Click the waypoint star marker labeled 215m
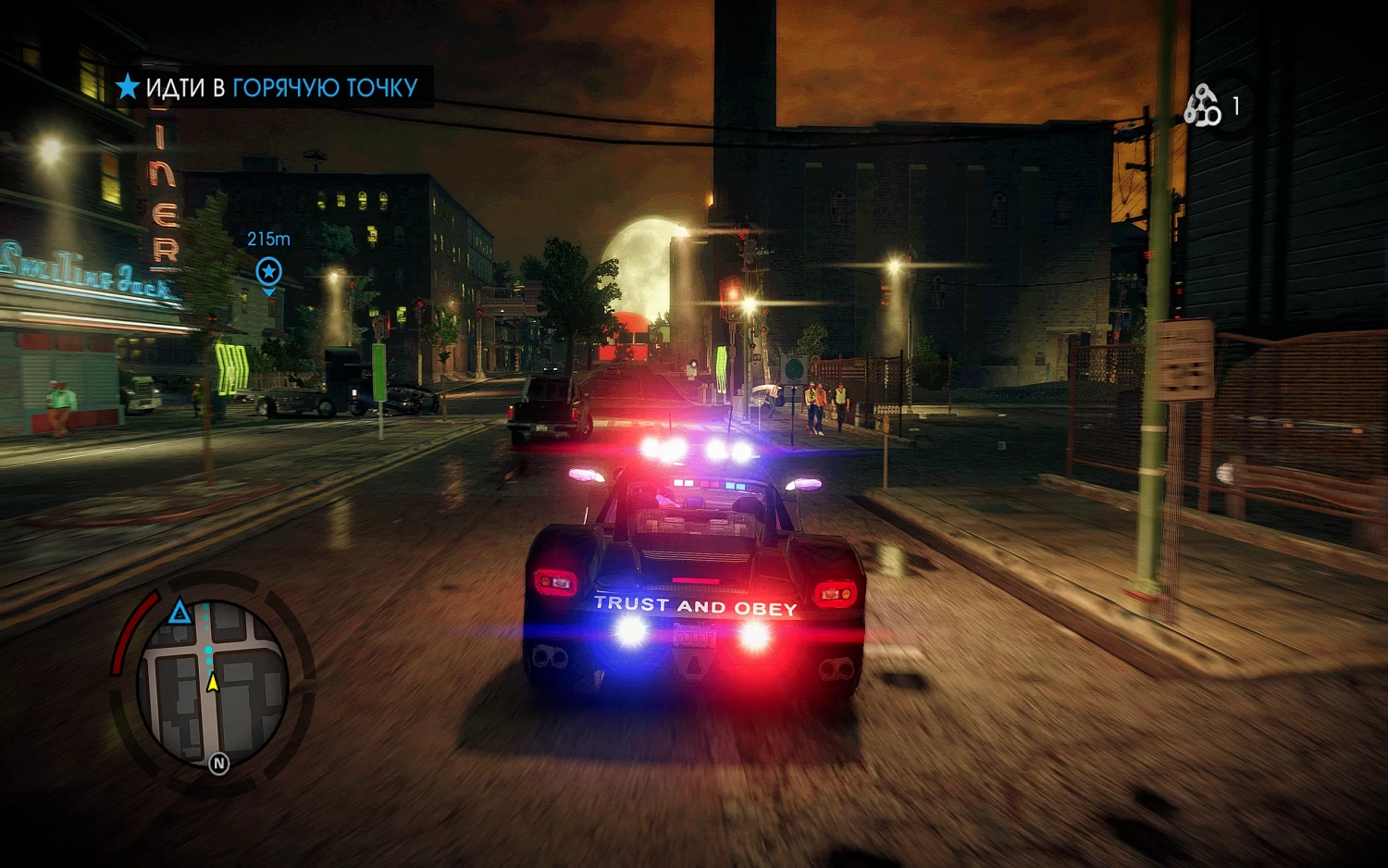 269,273
